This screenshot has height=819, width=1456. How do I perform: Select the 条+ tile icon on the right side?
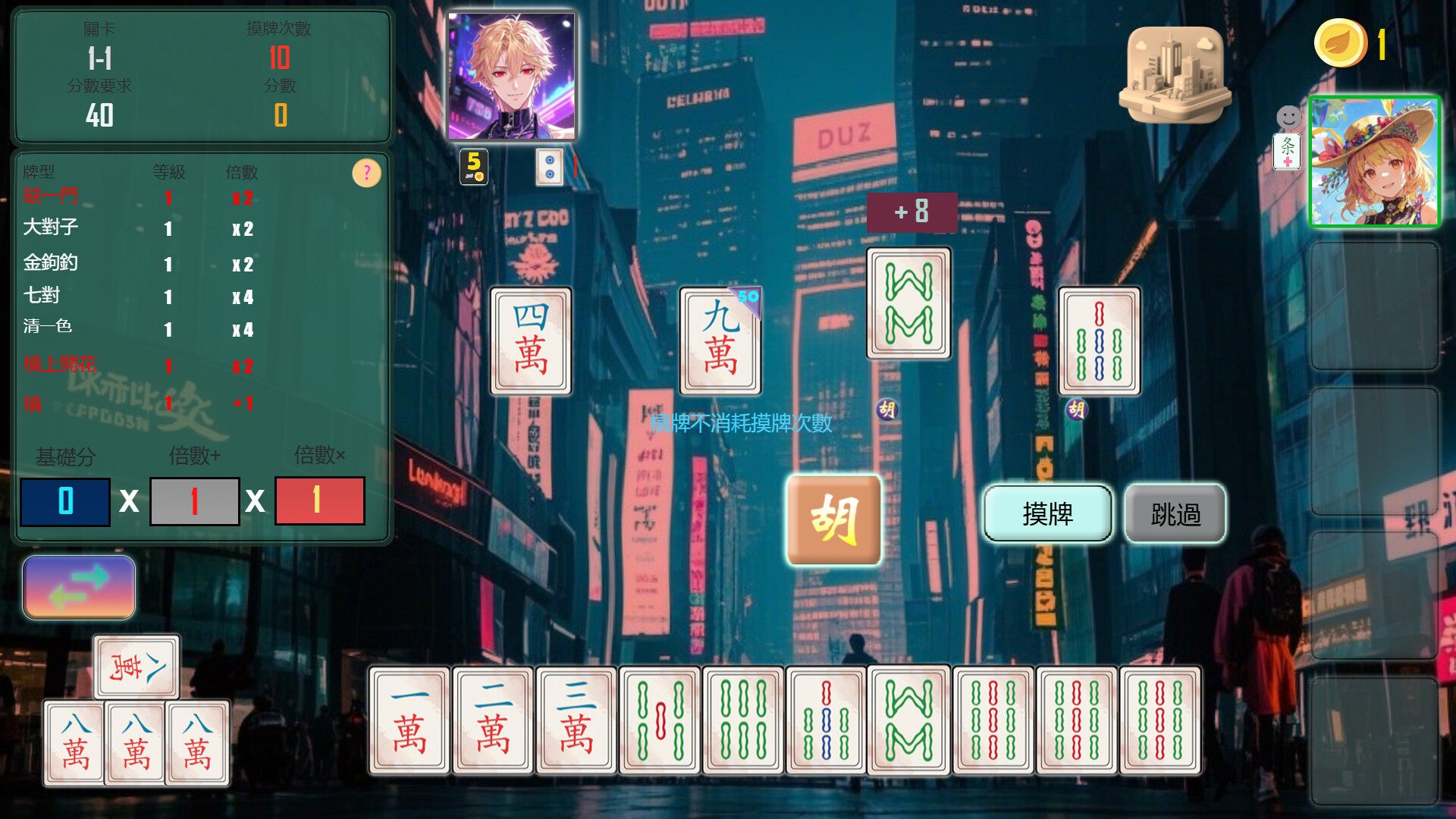(1287, 152)
